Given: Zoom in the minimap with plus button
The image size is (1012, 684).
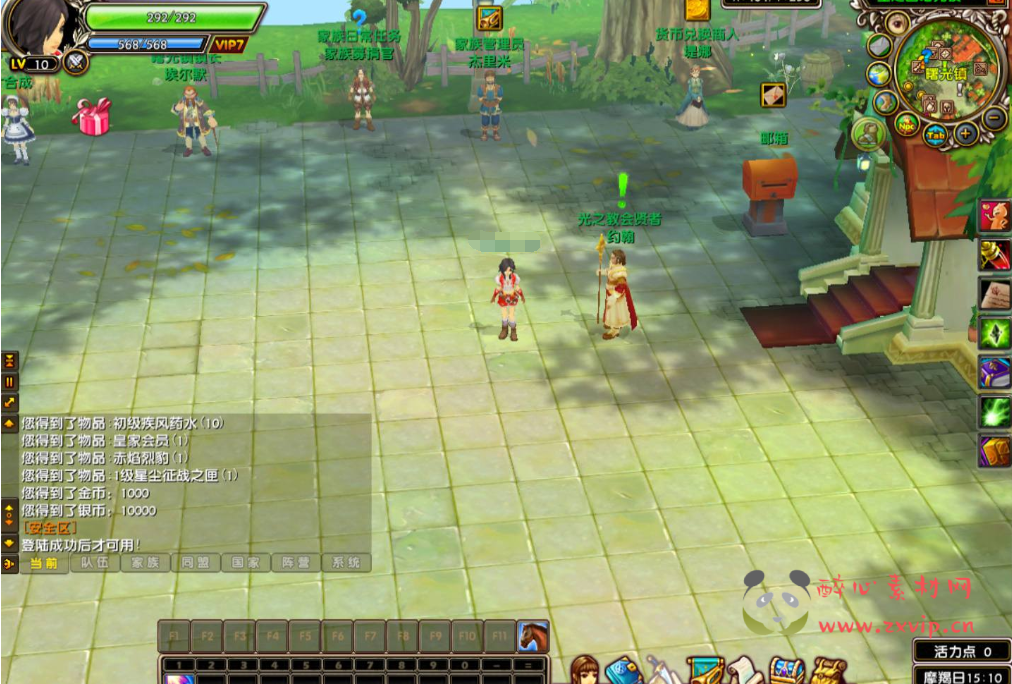Looking at the screenshot, I should tap(966, 133).
